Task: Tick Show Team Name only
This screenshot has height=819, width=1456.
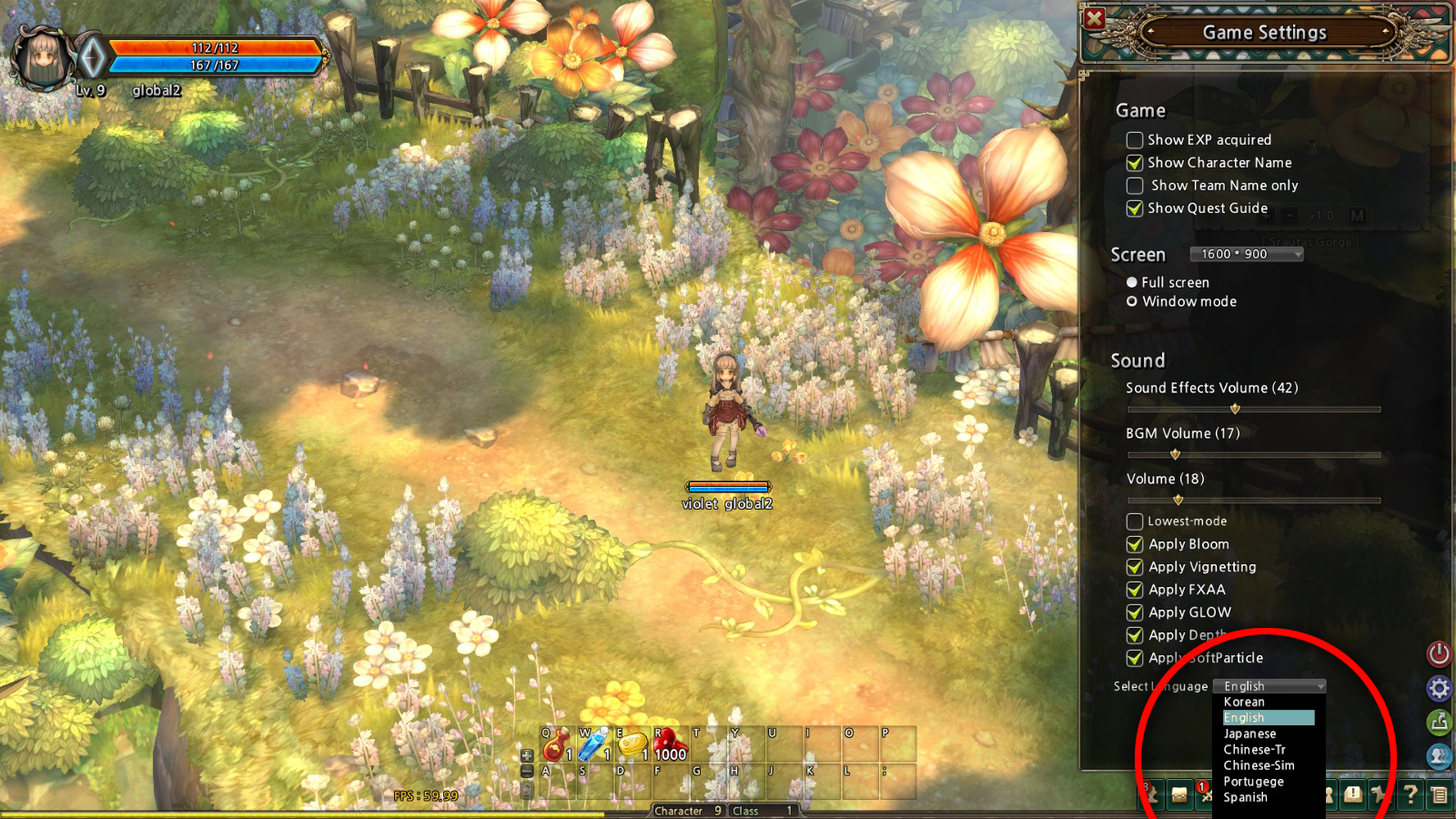Action: click(1135, 186)
